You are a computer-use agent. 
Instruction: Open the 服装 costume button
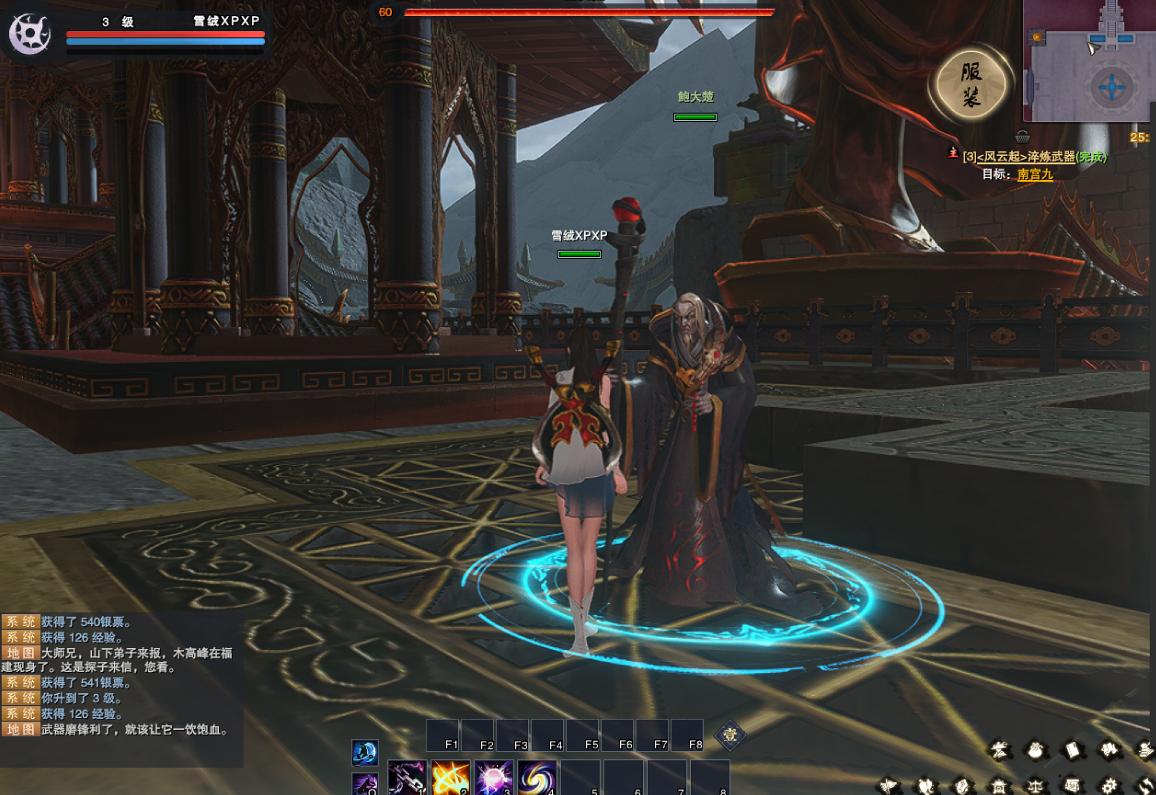click(970, 84)
